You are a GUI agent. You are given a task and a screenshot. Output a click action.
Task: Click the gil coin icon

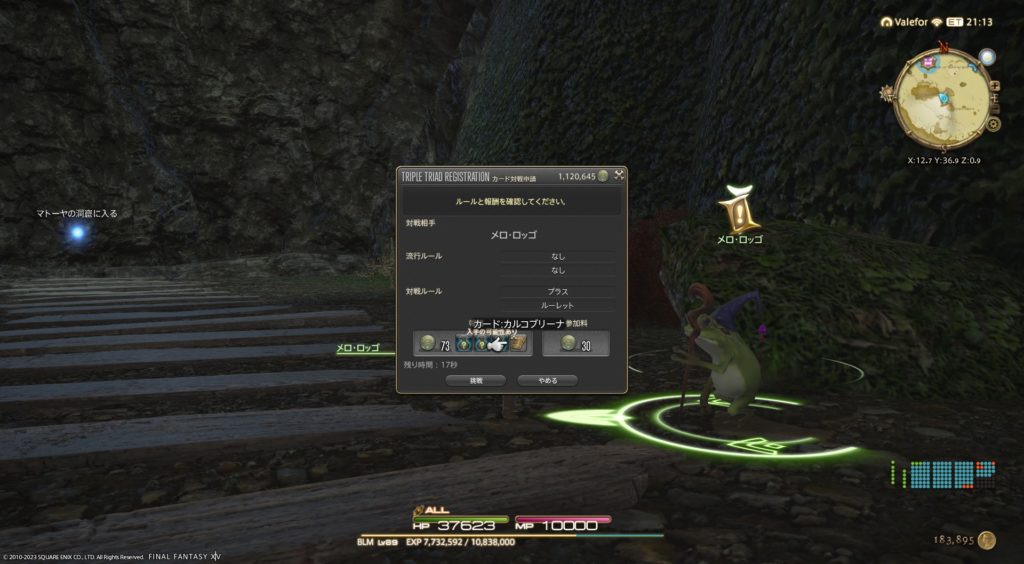click(987, 540)
